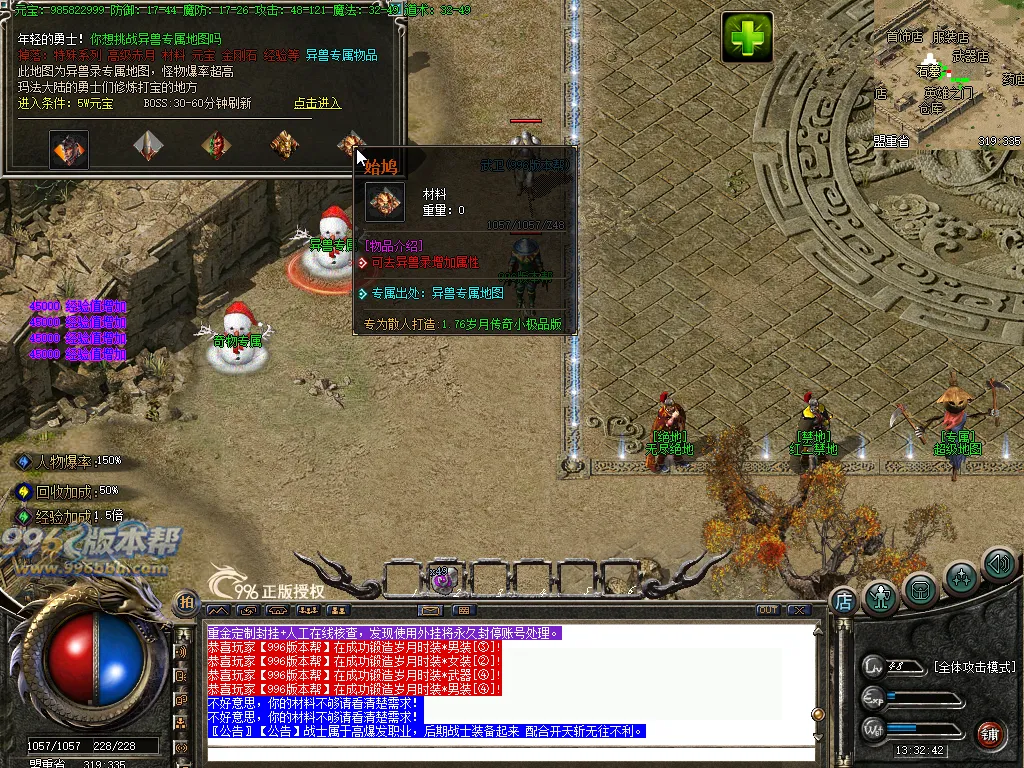Open the 店 shop button
1024x768 pixels.
click(x=843, y=600)
